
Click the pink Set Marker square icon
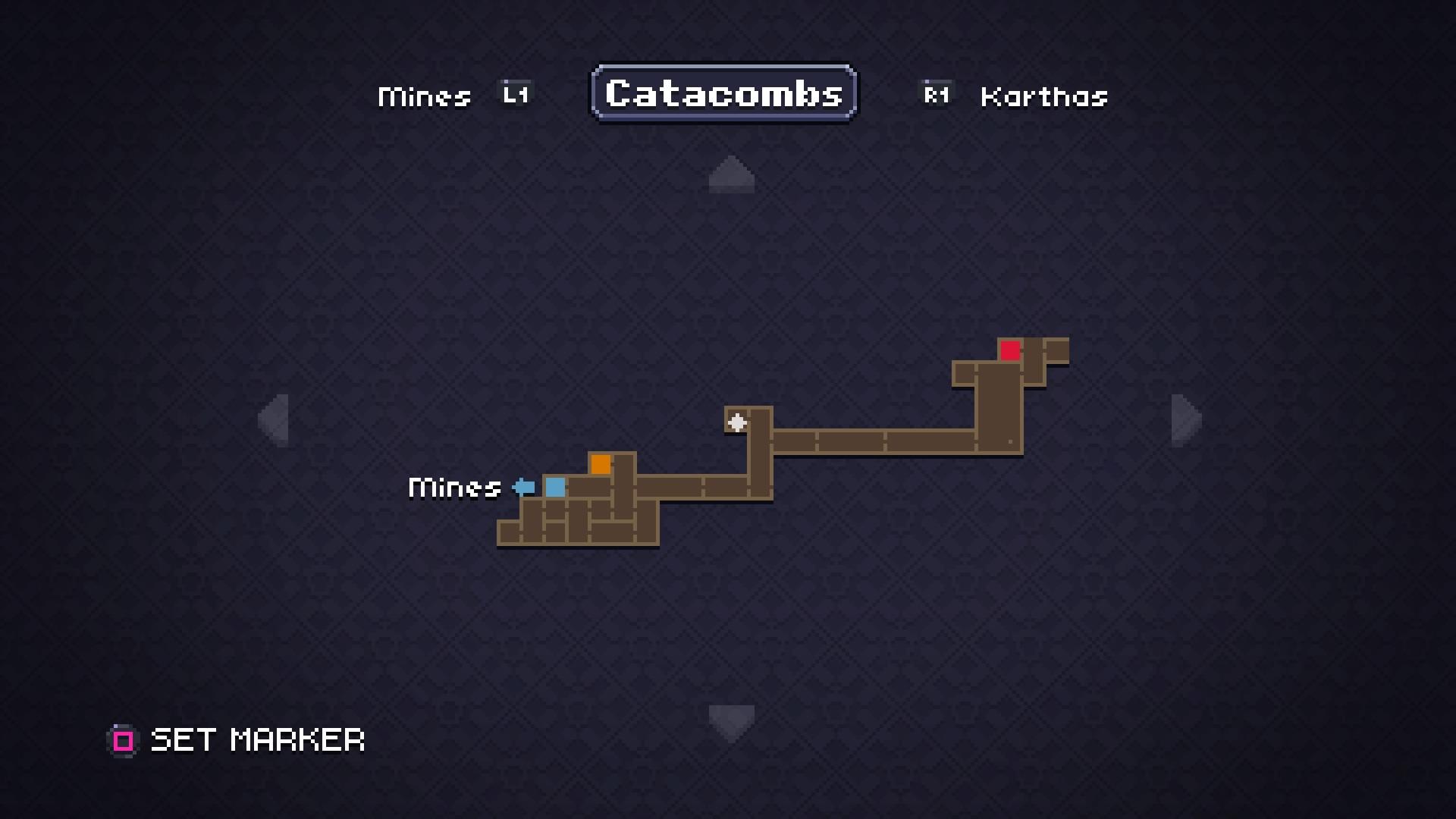(122, 739)
